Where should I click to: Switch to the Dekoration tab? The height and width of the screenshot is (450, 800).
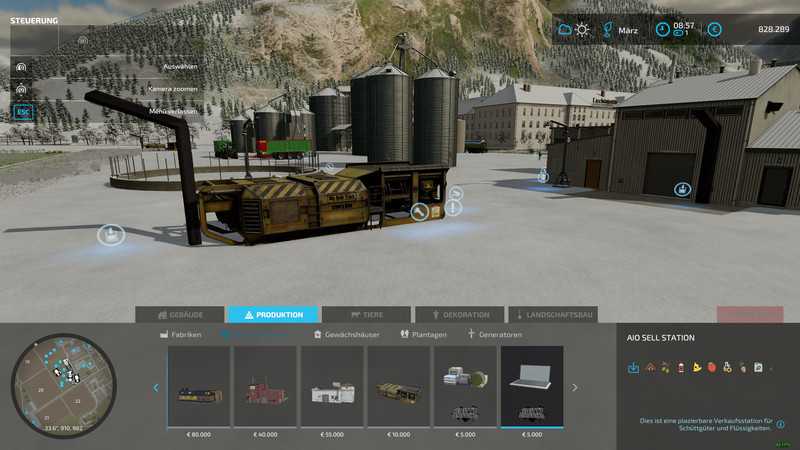[x=460, y=315]
